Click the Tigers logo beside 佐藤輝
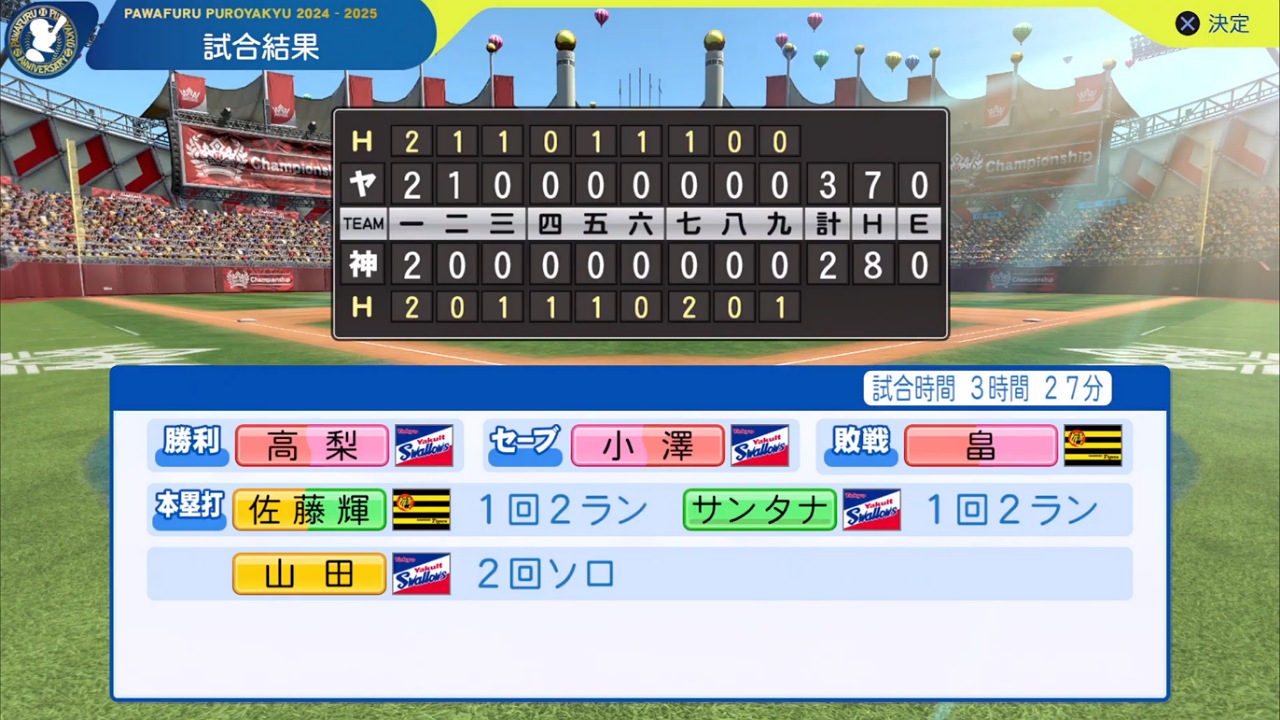The width and height of the screenshot is (1280, 720). 421,509
